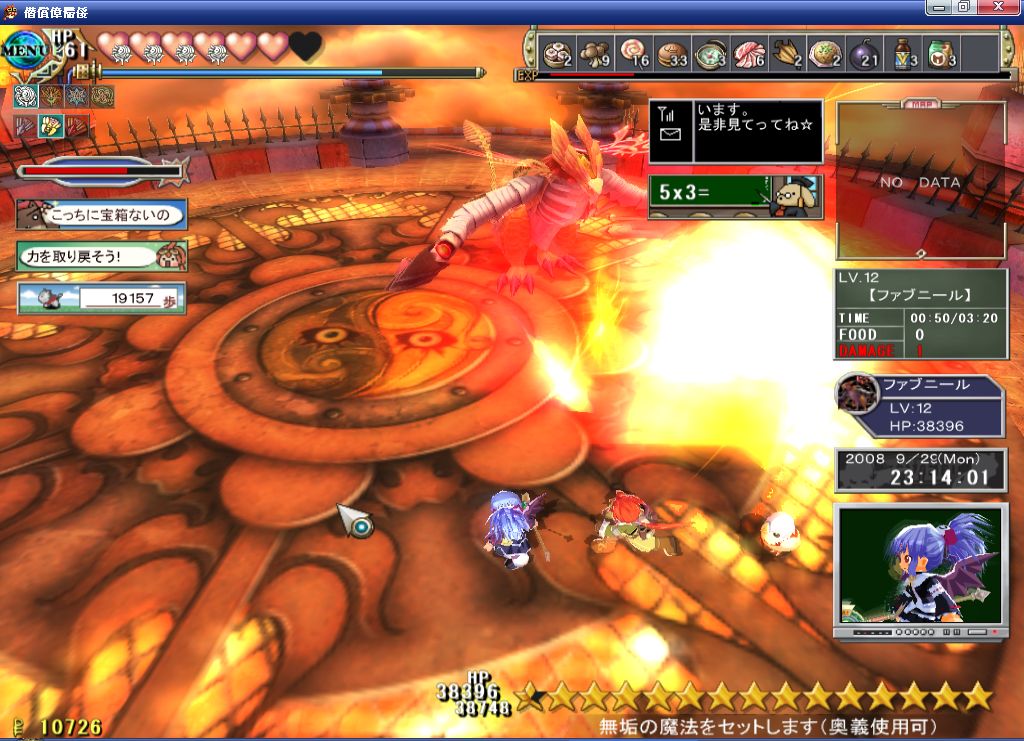The image size is (1024, 741).
Task: Open the mail message panel
Action: pos(735,131)
